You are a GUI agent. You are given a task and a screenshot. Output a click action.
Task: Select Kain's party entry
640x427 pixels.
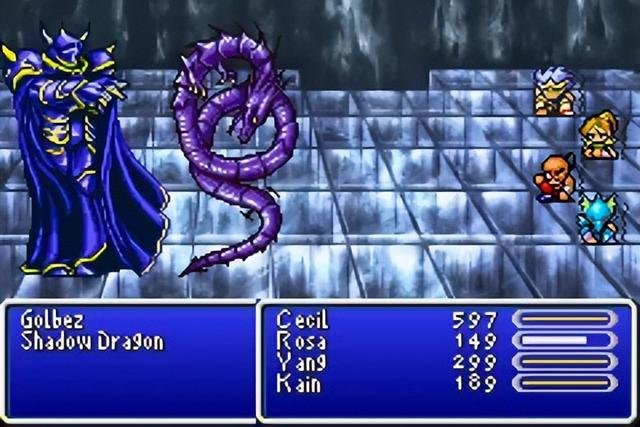299,382
